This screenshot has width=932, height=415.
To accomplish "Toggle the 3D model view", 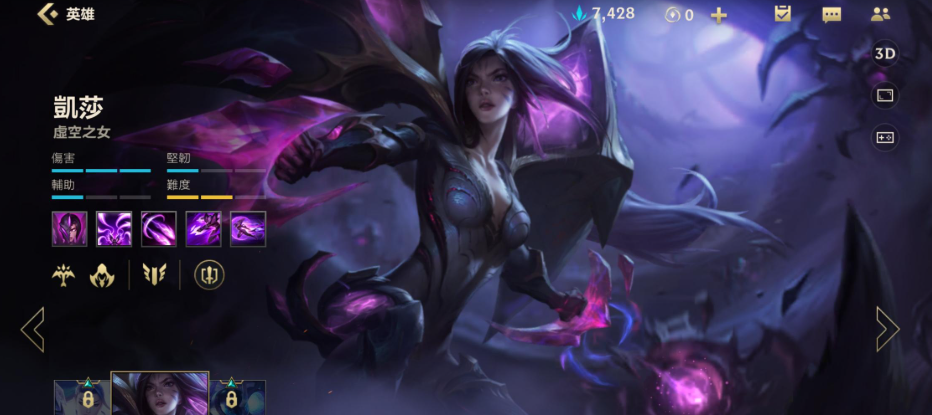I will 885,54.
